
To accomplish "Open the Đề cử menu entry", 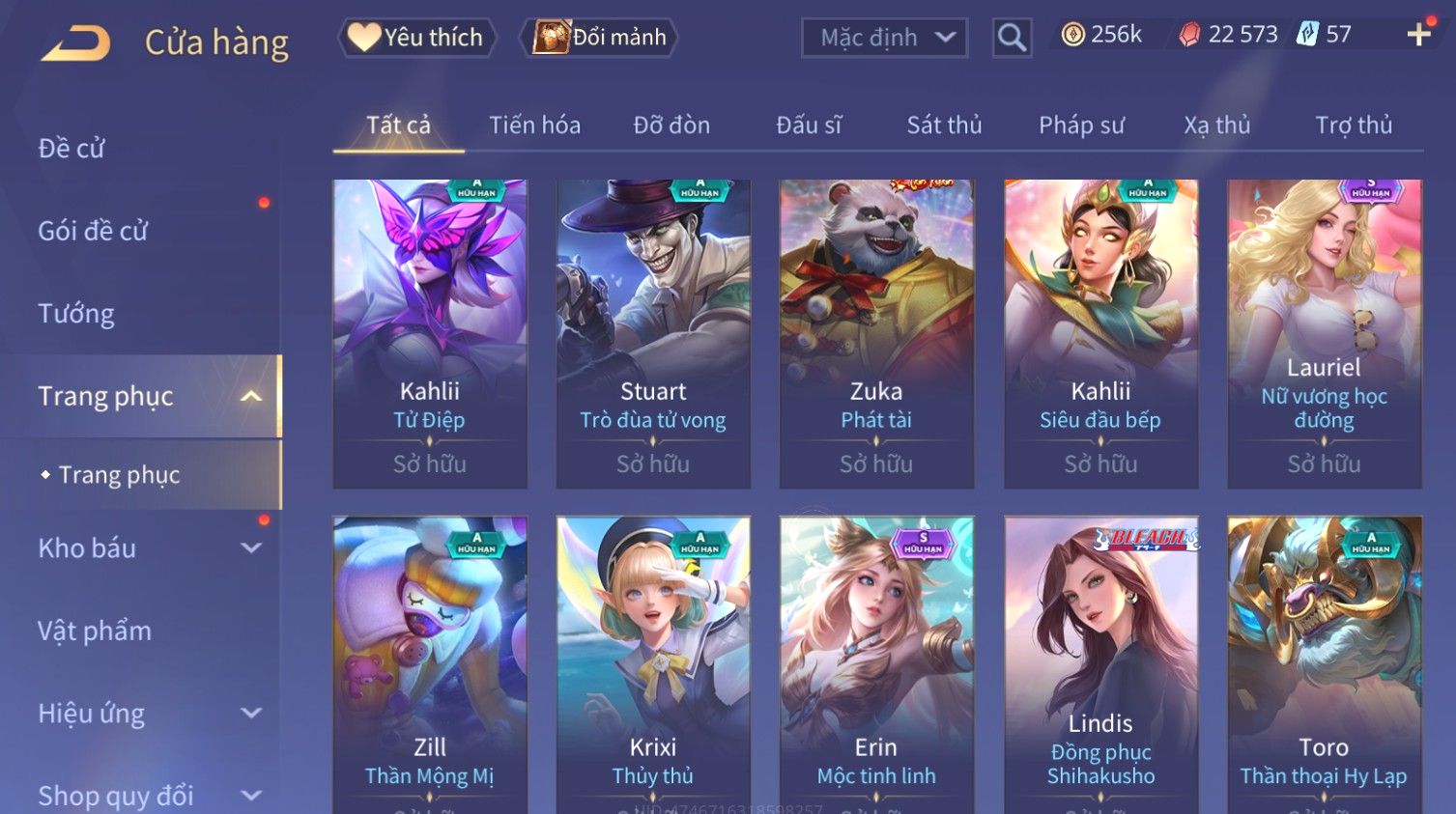I will click(71, 149).
